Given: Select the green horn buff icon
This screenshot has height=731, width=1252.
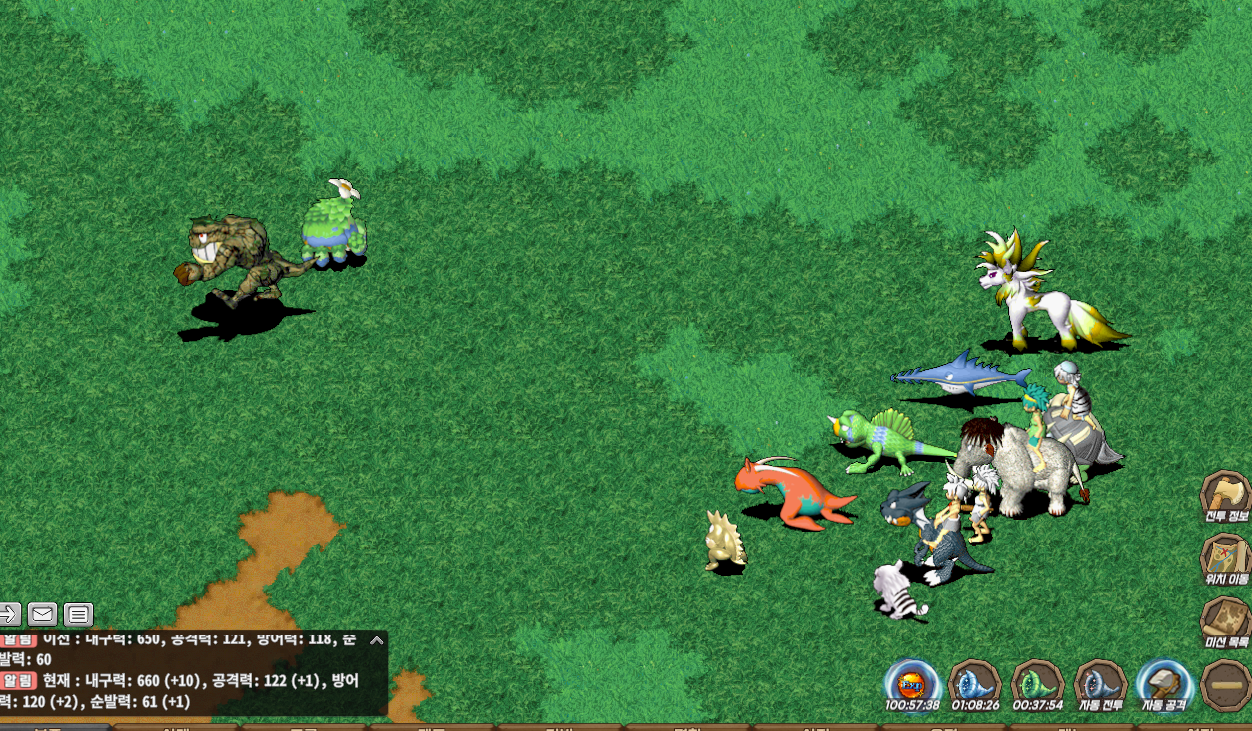Looking at the screenshot, I should coord(1037,684).
